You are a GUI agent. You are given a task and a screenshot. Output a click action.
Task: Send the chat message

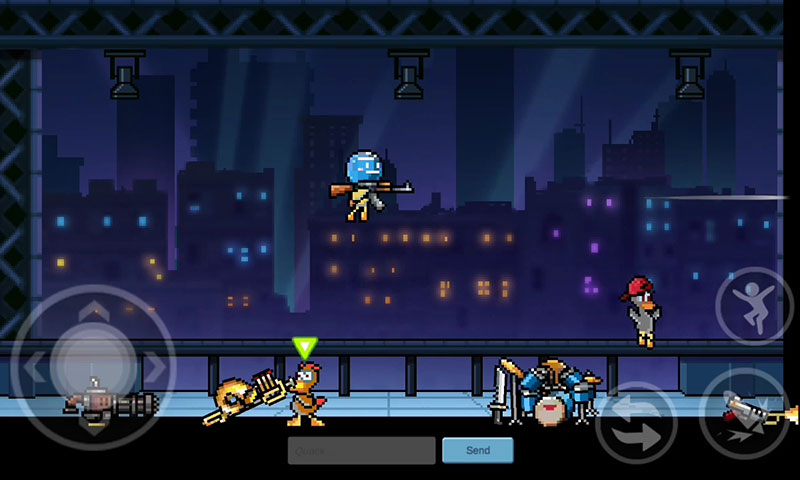pyautogui.click(x=477, y=450)
